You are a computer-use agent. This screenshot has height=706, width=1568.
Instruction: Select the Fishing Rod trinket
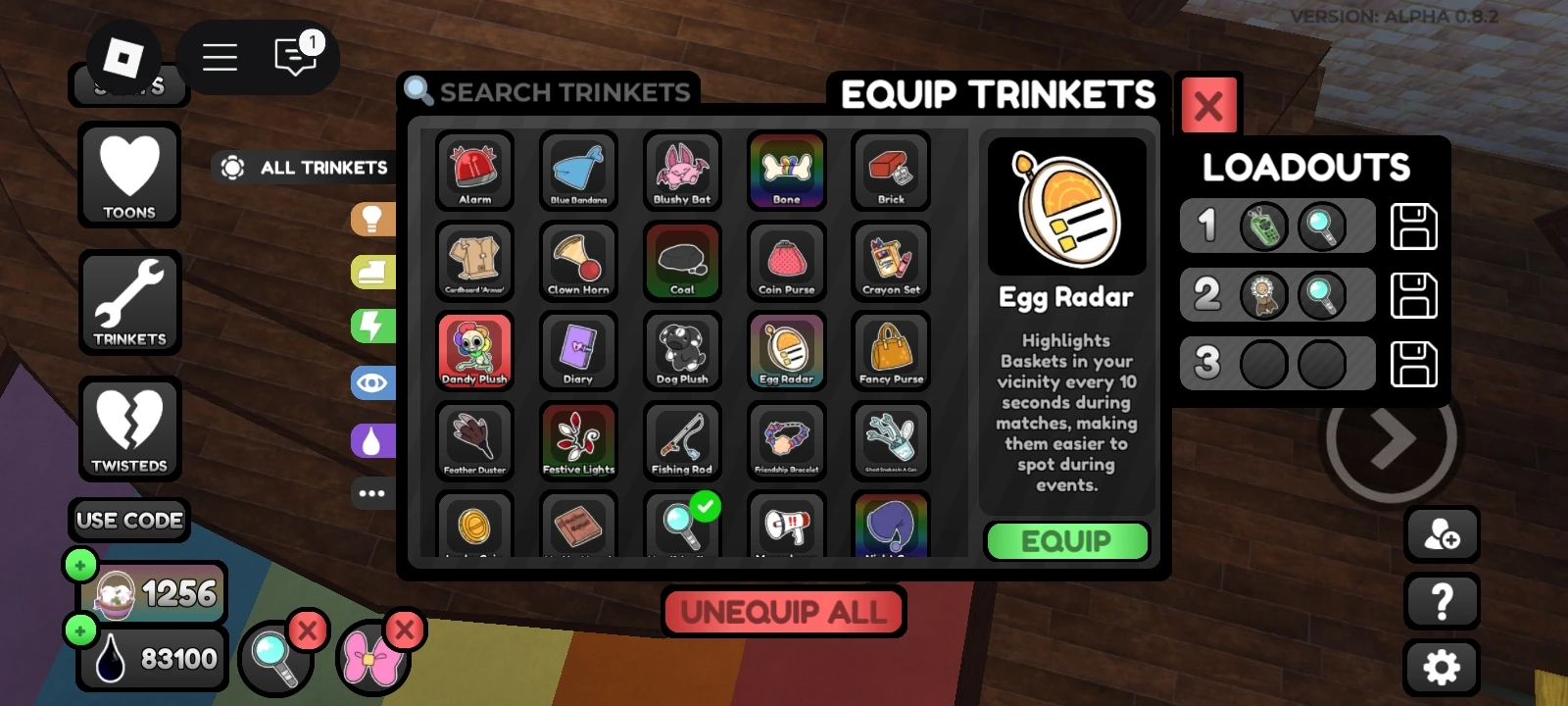(x=681, y=439)
